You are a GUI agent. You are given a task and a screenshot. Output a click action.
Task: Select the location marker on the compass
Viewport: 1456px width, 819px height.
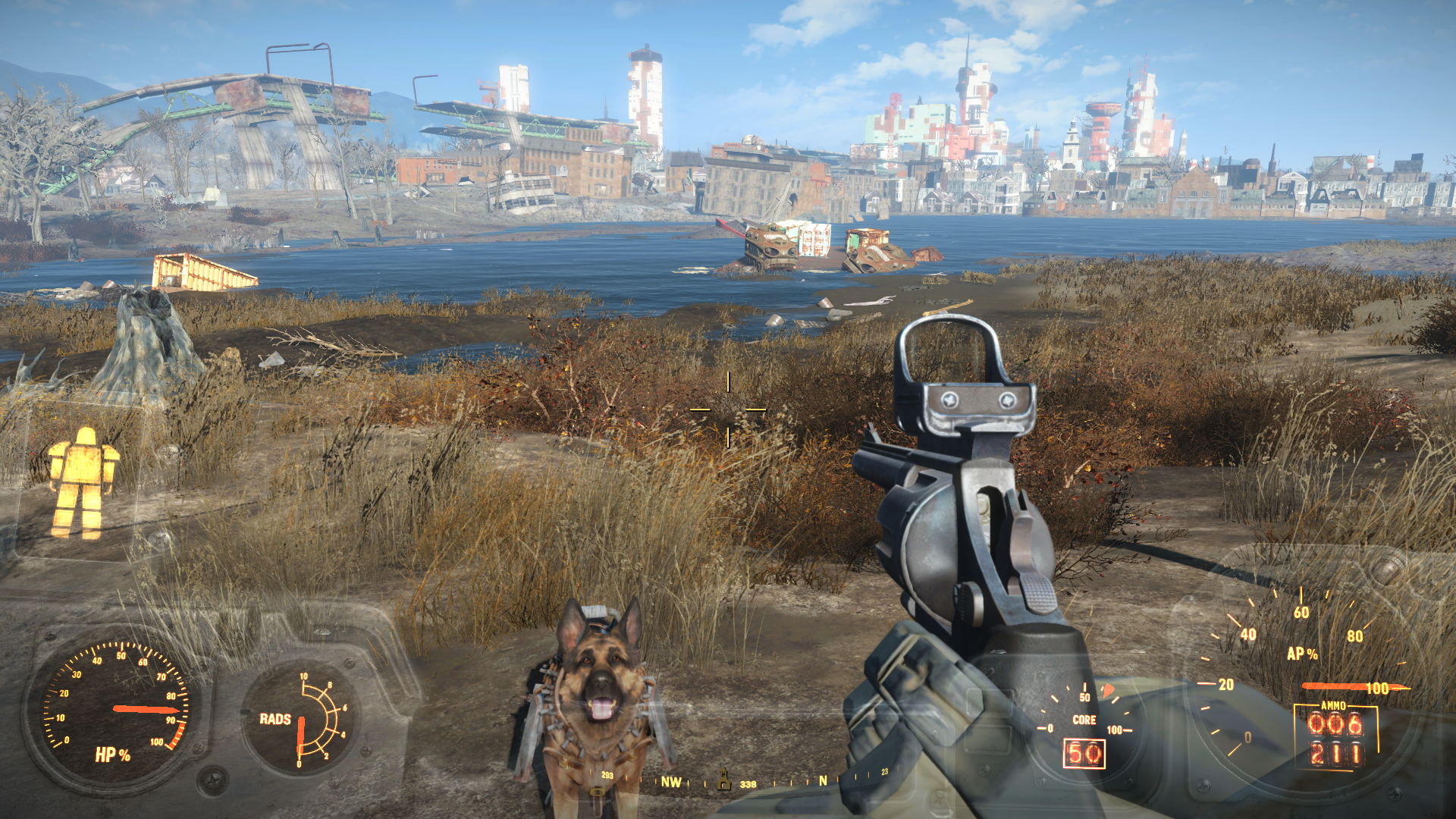[724, 779]
